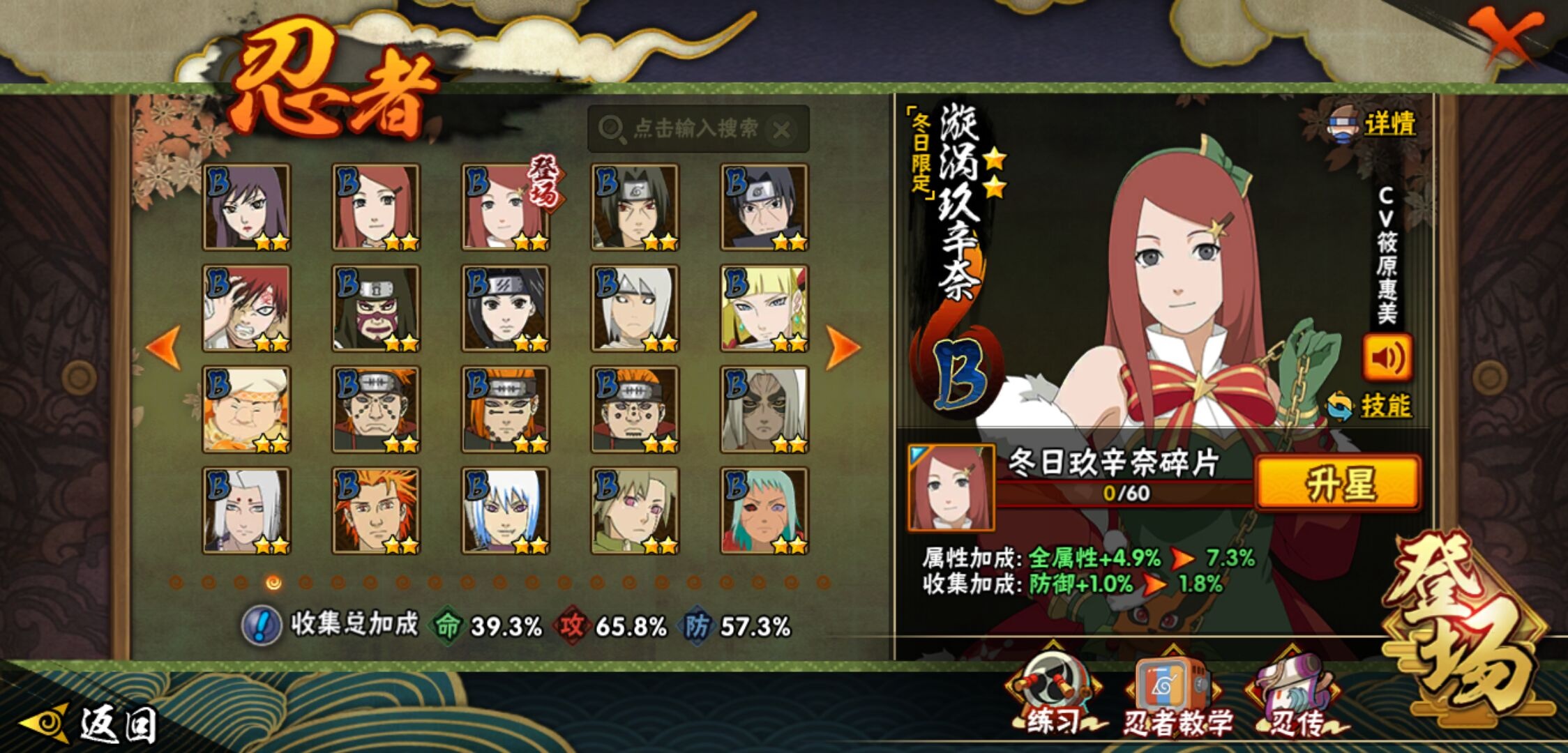This screenshot has height=753, width=1568.
Task: Choose the blonde ninja with yellow bangs
Action: click(764, 308)
